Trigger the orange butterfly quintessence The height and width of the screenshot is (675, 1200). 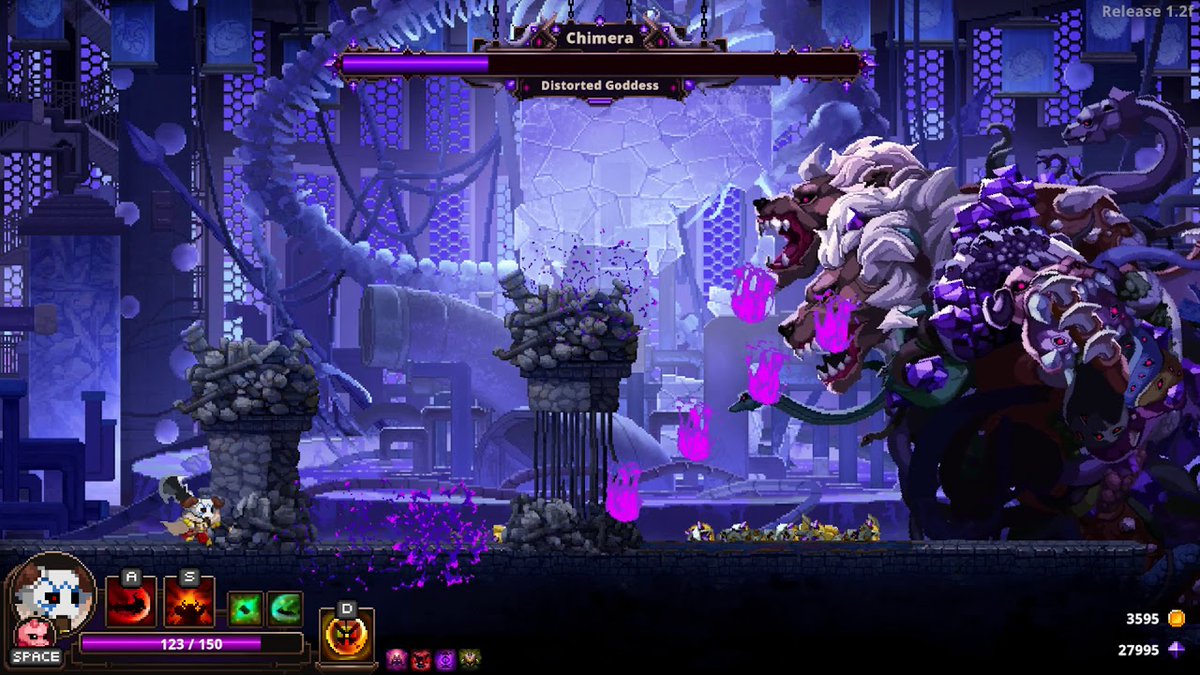click(x=347, y=633)
